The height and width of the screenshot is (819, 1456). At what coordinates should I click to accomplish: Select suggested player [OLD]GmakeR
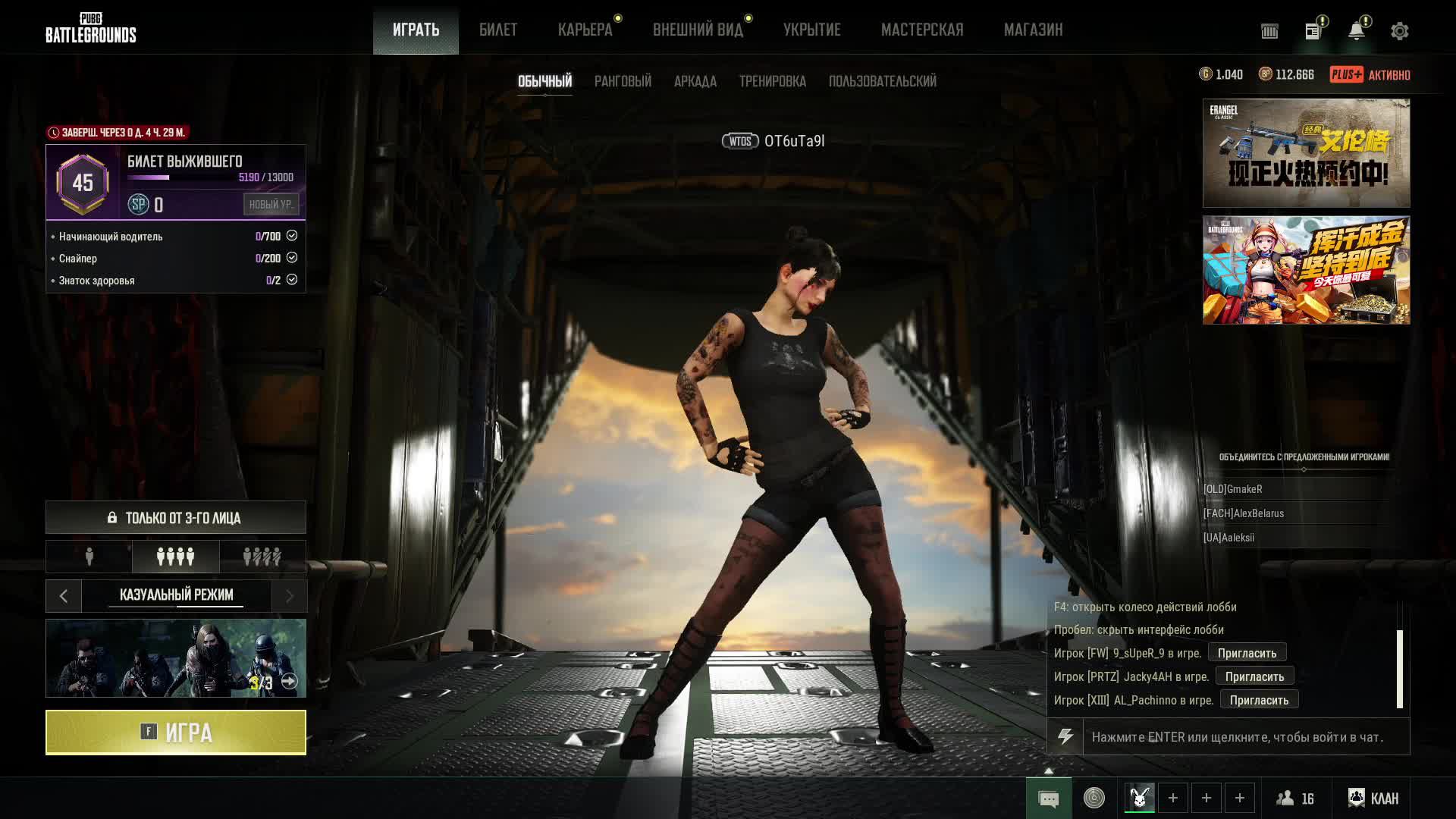coord(1233,489)
